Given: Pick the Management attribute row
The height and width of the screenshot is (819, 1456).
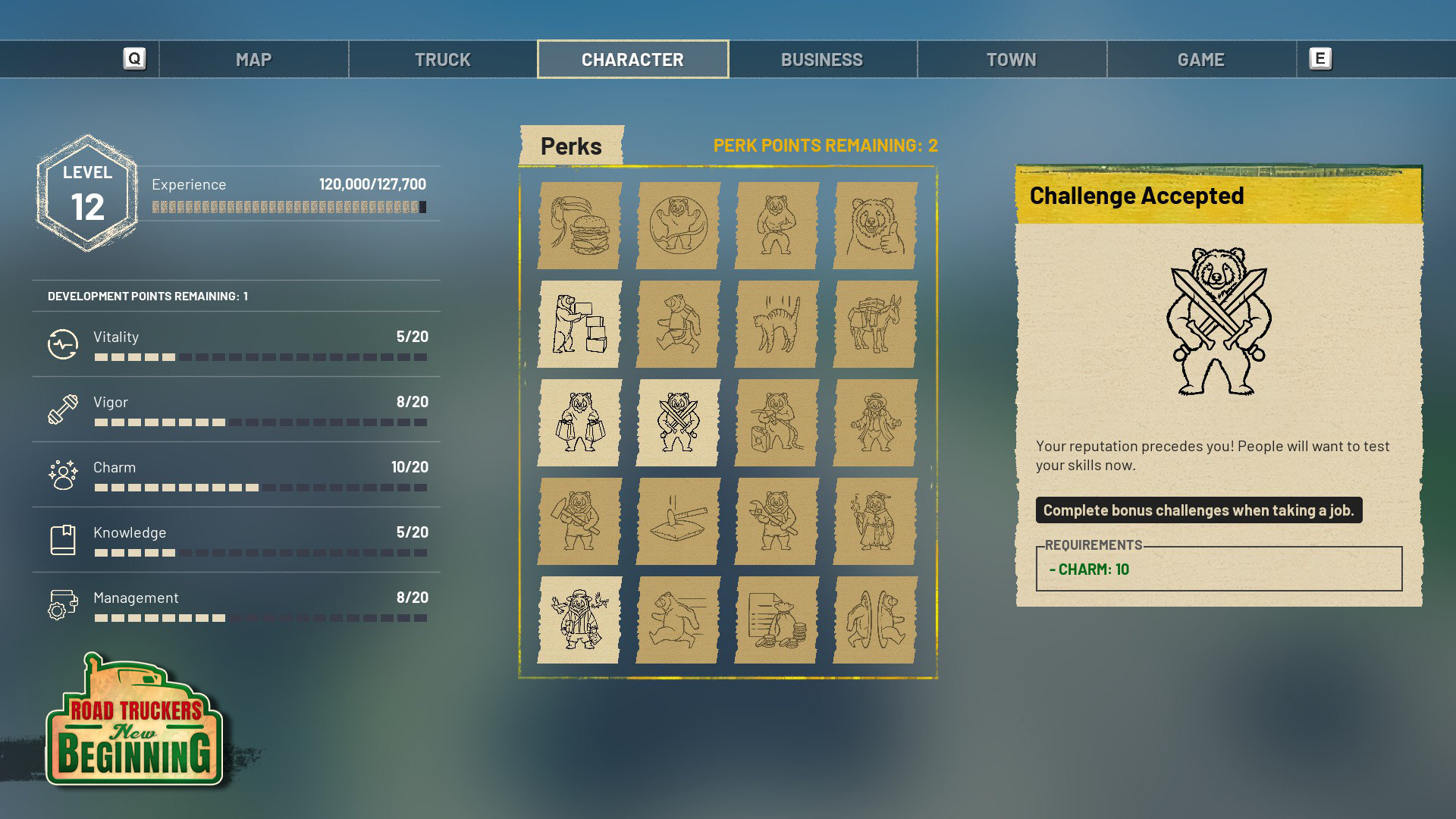Looking at the screenshot, I should click(x=237, y=605).
